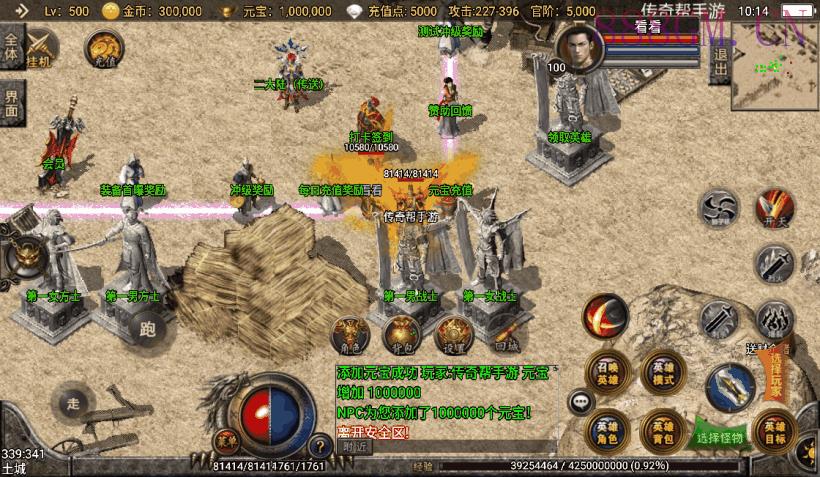Screen dimensions: 820x477
Task: Activate the 开天 sword skill
Action: coord(774,207)
